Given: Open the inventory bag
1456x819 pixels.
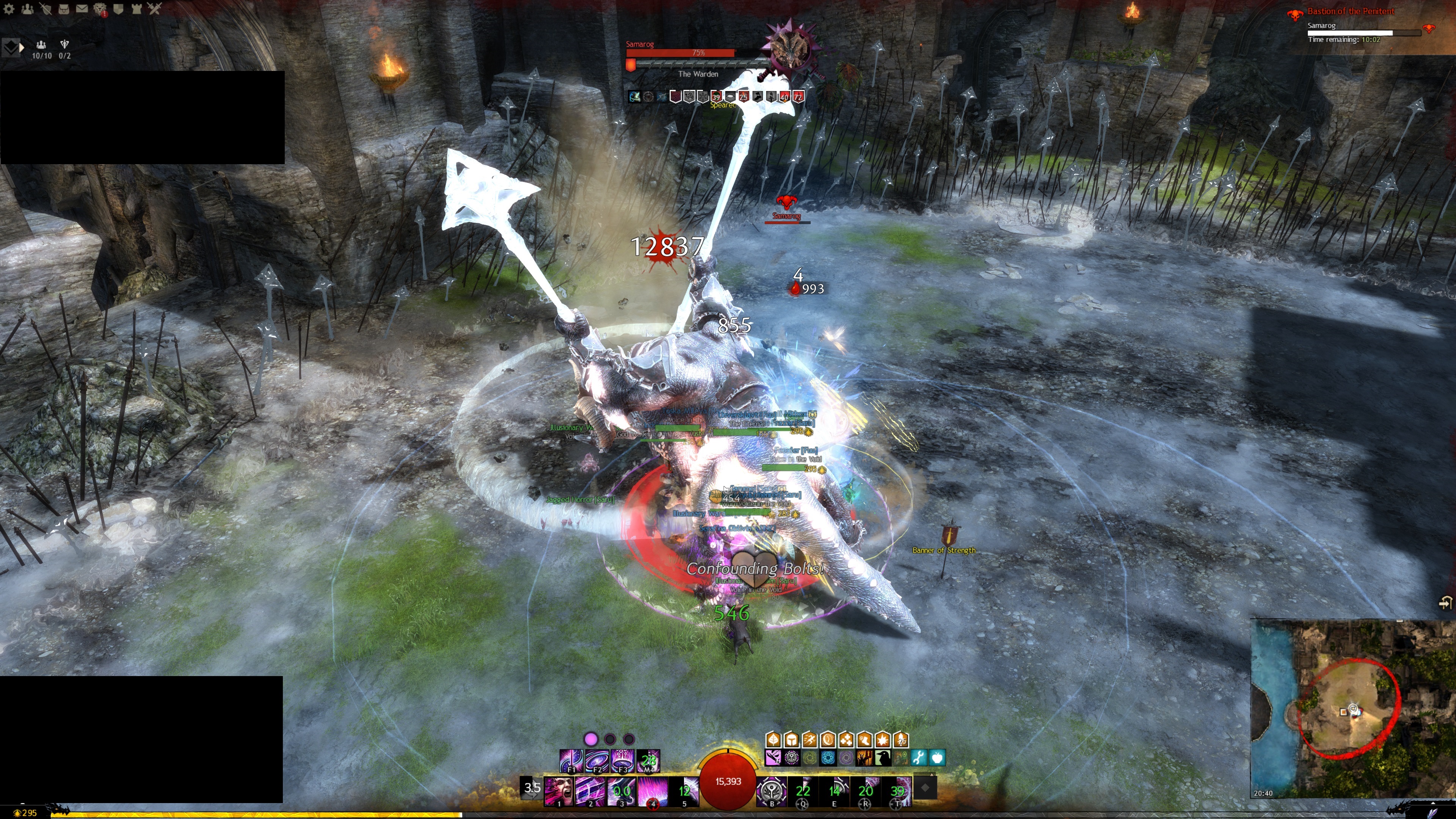Looking at the screenshot, I should [x=64, y=8].
